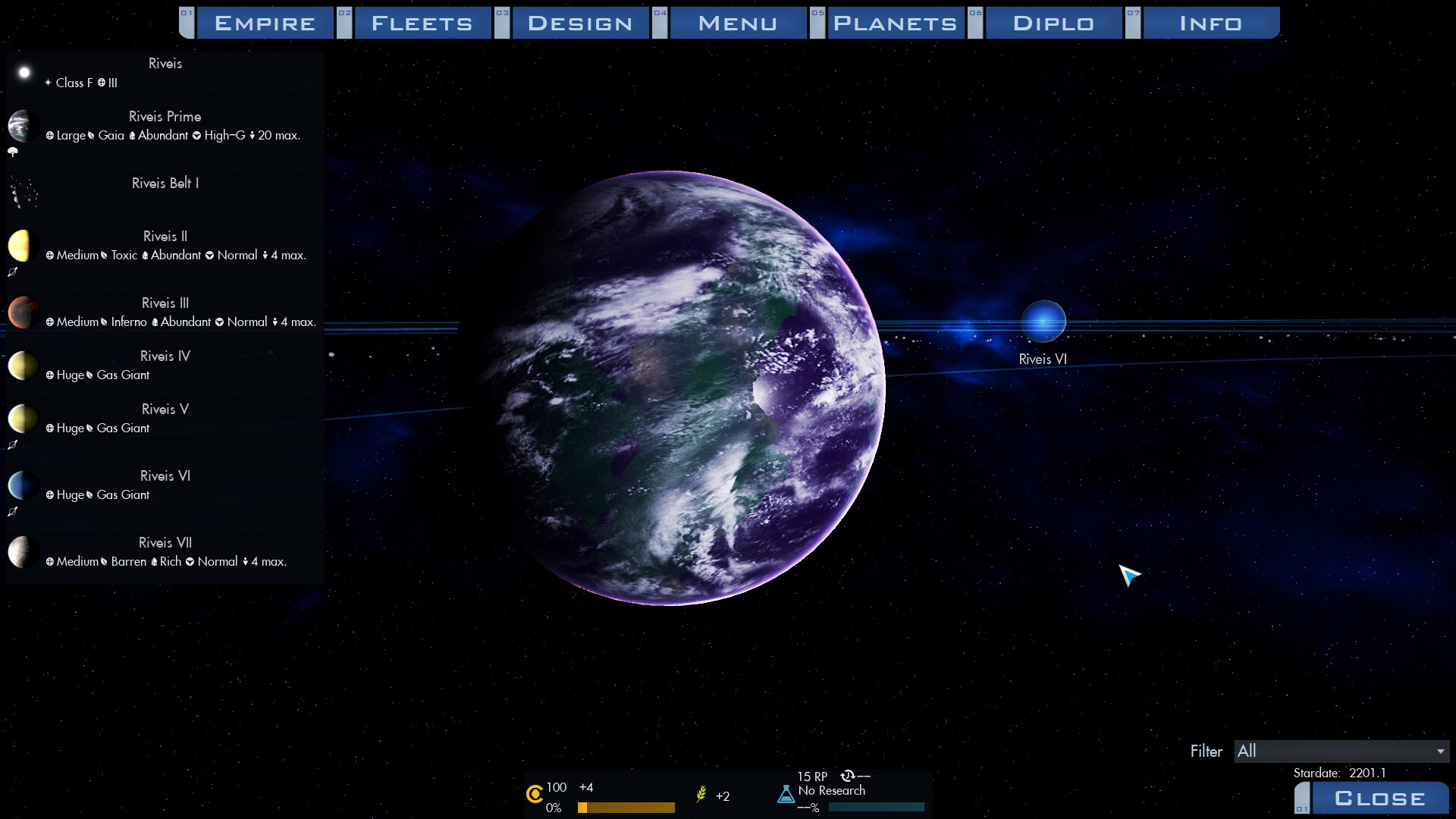Select the Riveis II toxic planet
1456x819 pixels.
(165, 246)
